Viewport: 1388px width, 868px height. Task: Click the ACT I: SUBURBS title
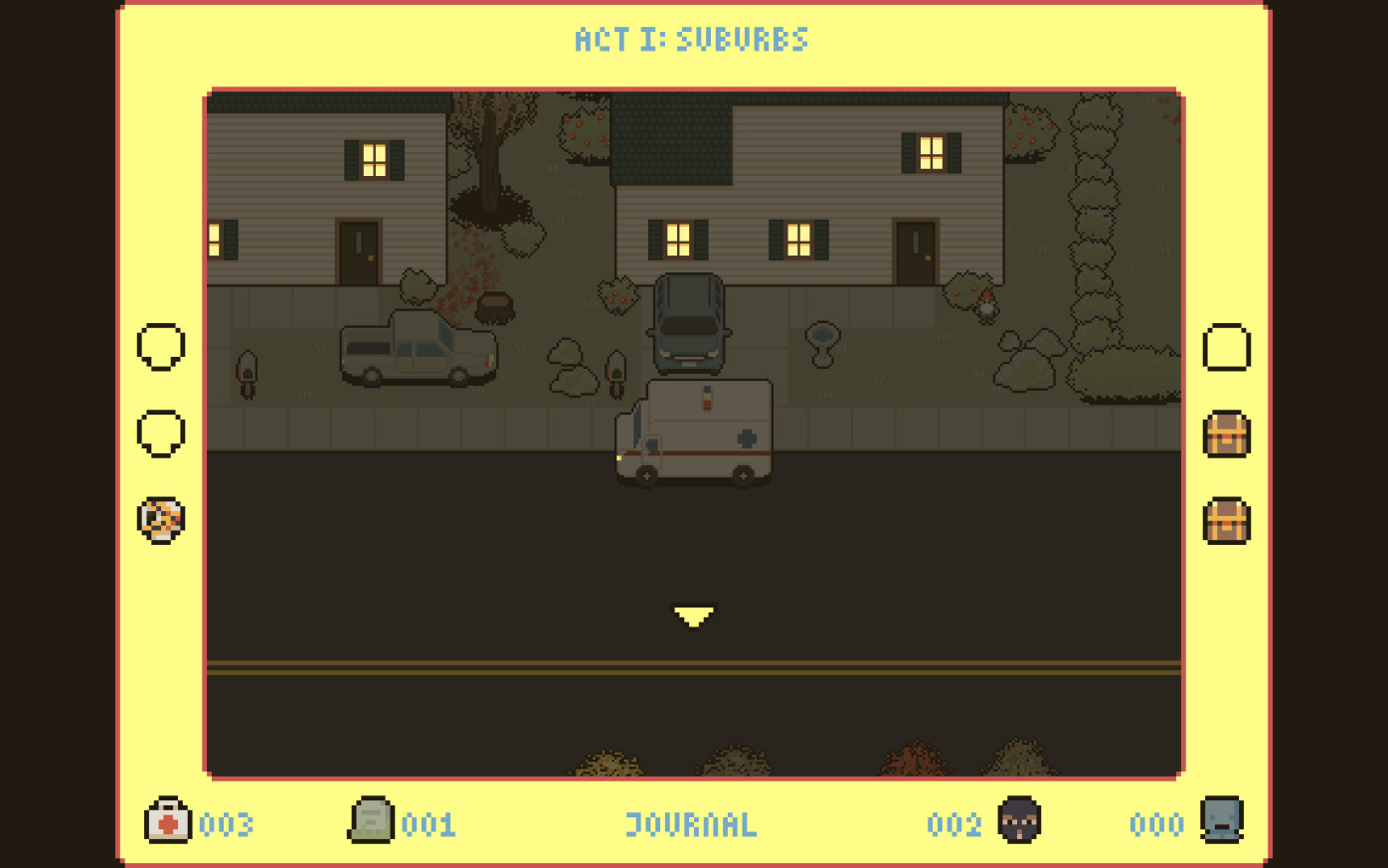[690, 40]
